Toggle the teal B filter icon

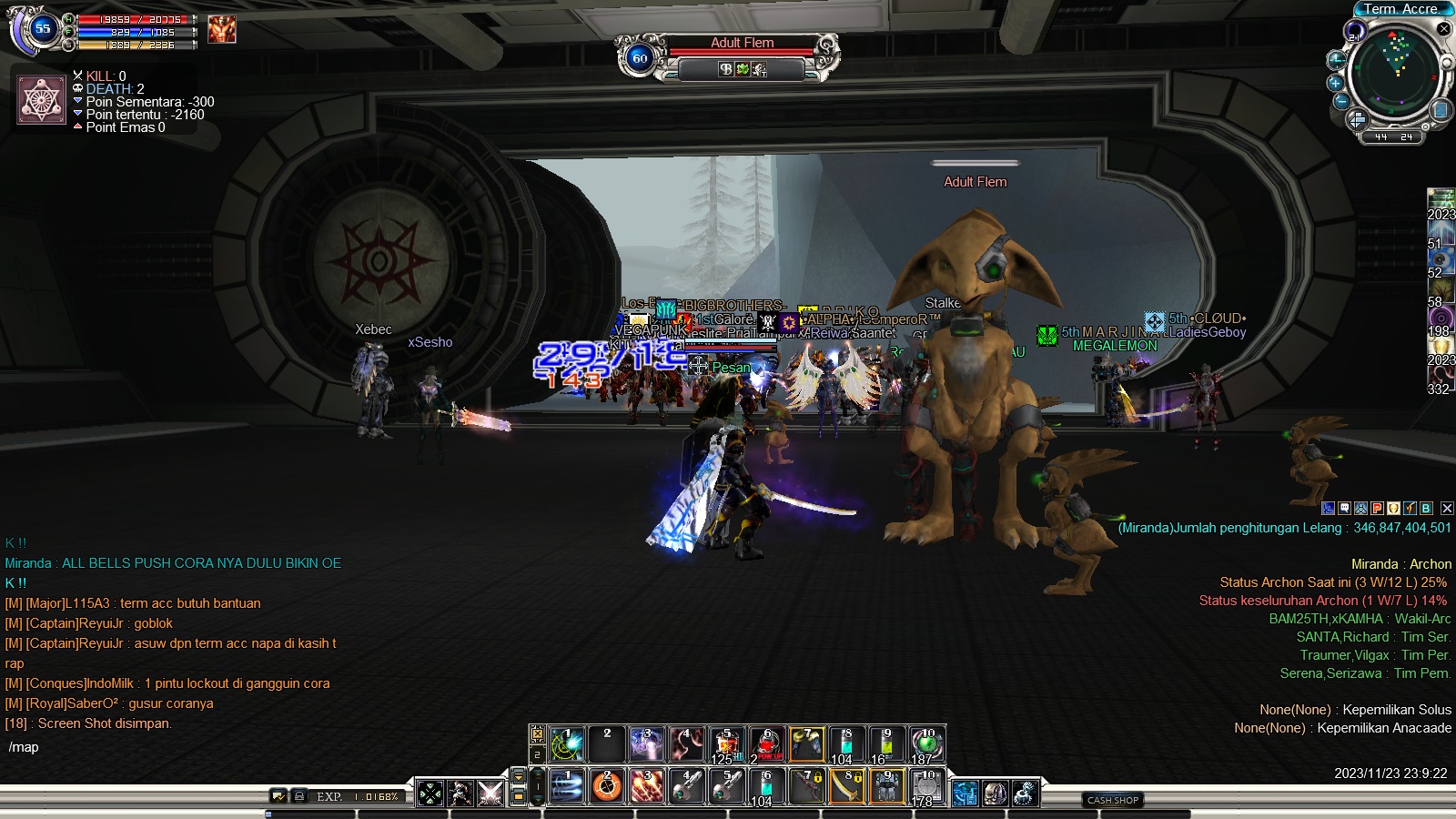click(1426, 509)
